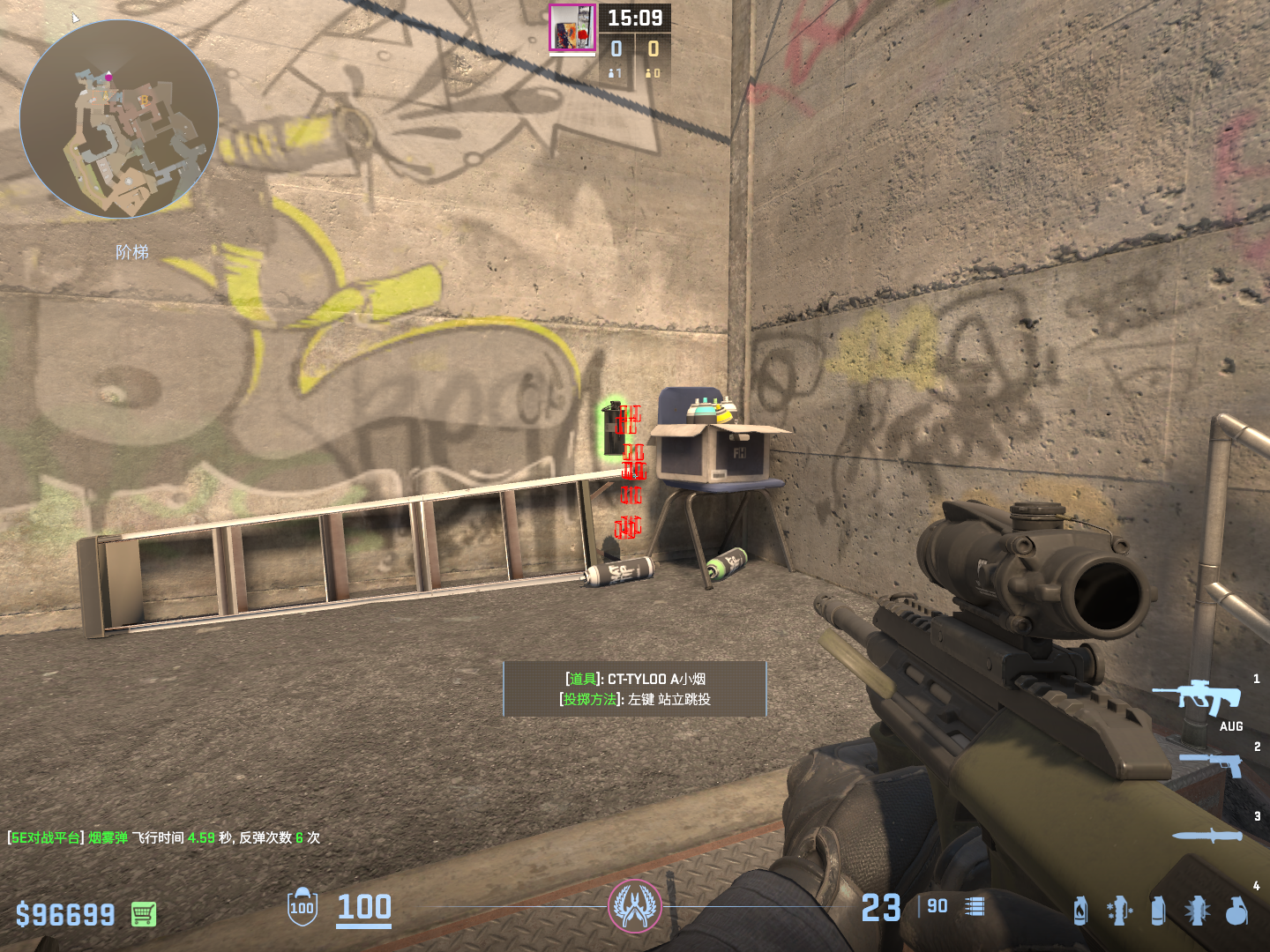Click the circular minimap
This screenshot has width=1270, height=952.
(x=119, y=119)
